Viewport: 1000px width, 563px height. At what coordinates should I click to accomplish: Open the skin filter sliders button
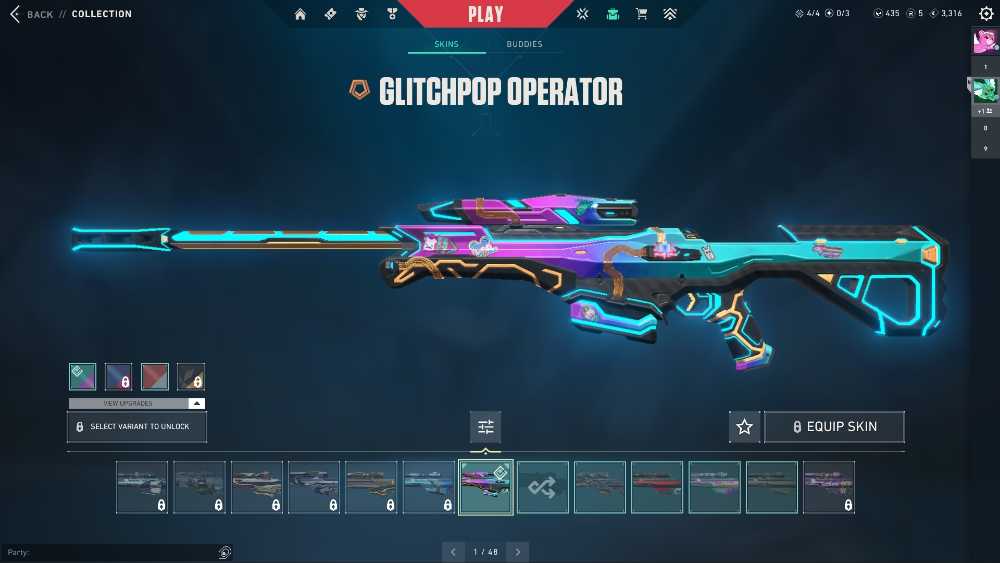(486, 427)
